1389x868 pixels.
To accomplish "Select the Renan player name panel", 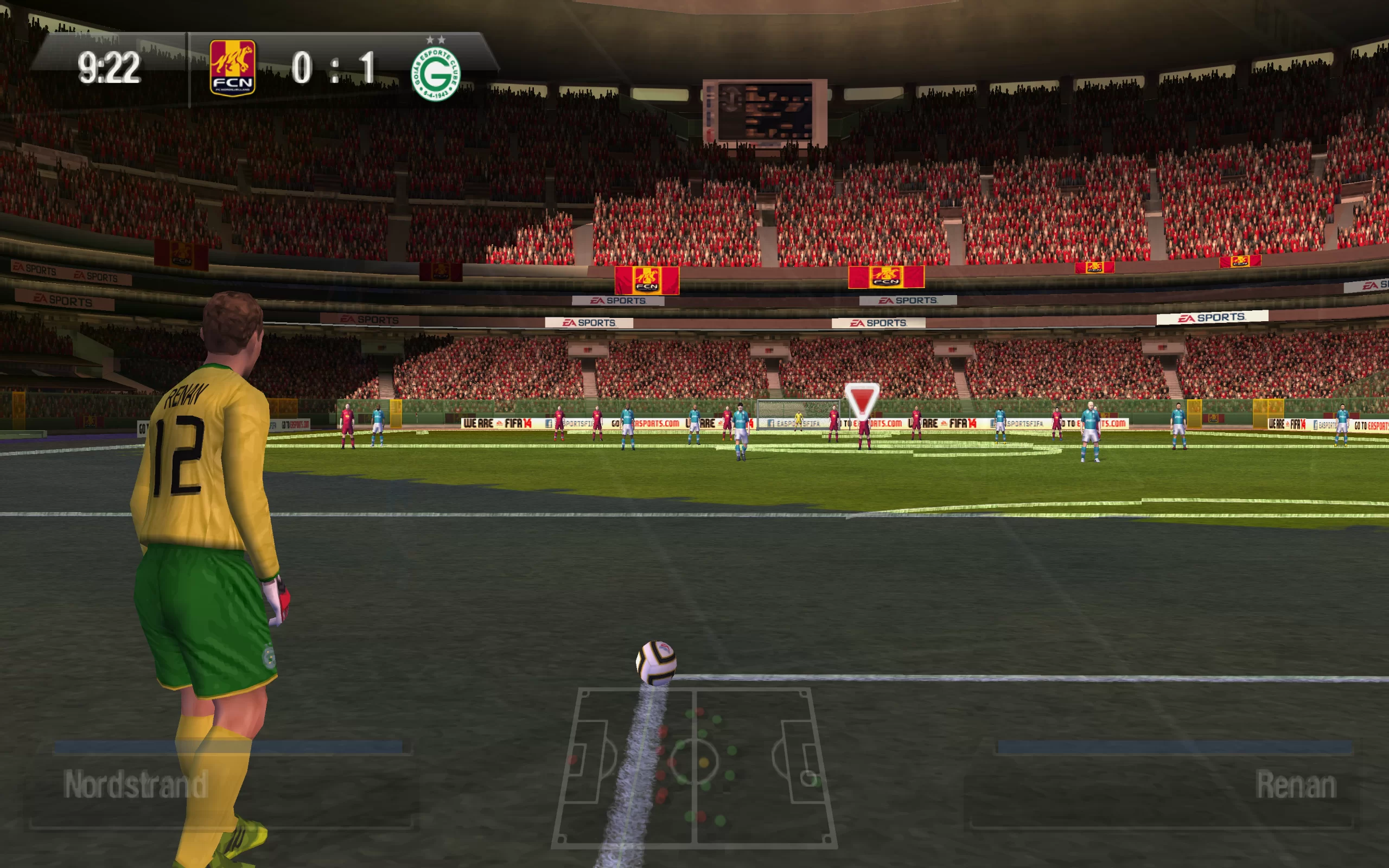I will click(1165, 784).
